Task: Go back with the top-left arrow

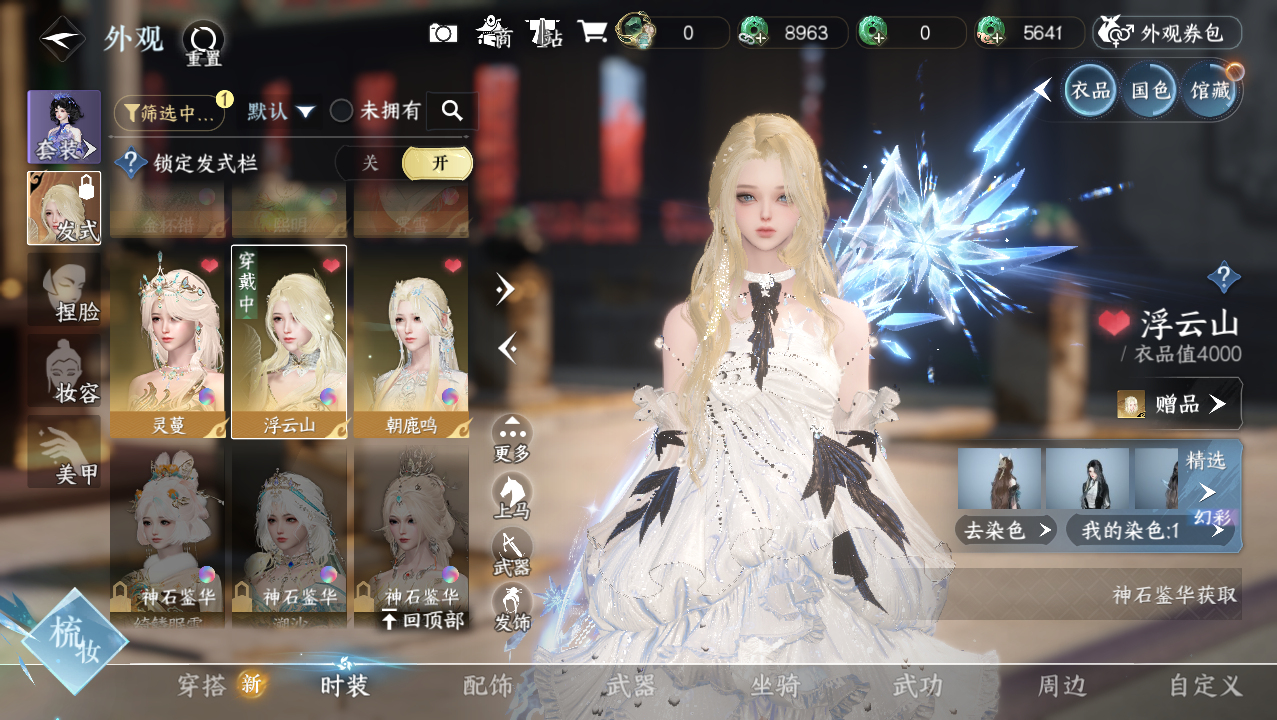Action: point(61,38)
